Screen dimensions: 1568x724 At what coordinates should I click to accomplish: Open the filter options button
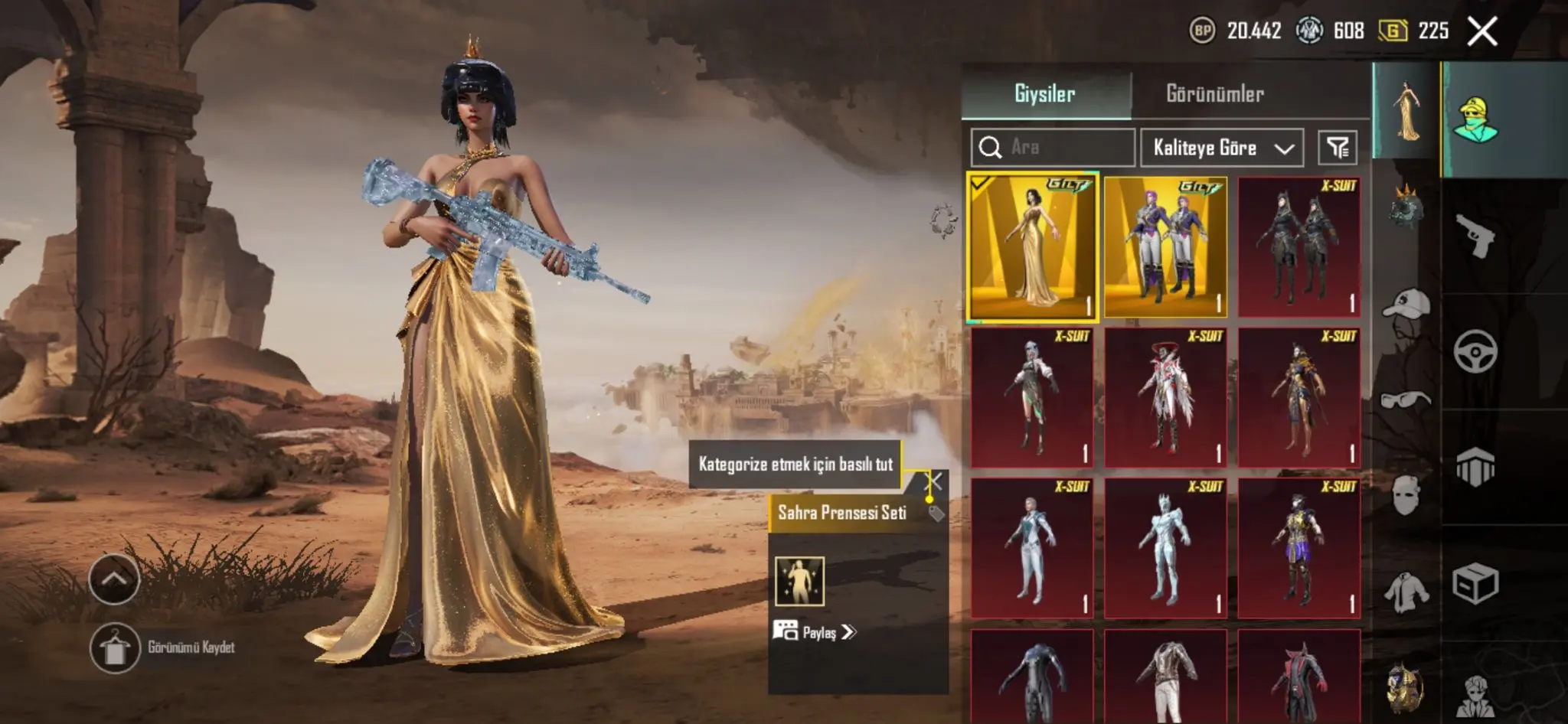pyautogui.click(x=1337, y=147)
